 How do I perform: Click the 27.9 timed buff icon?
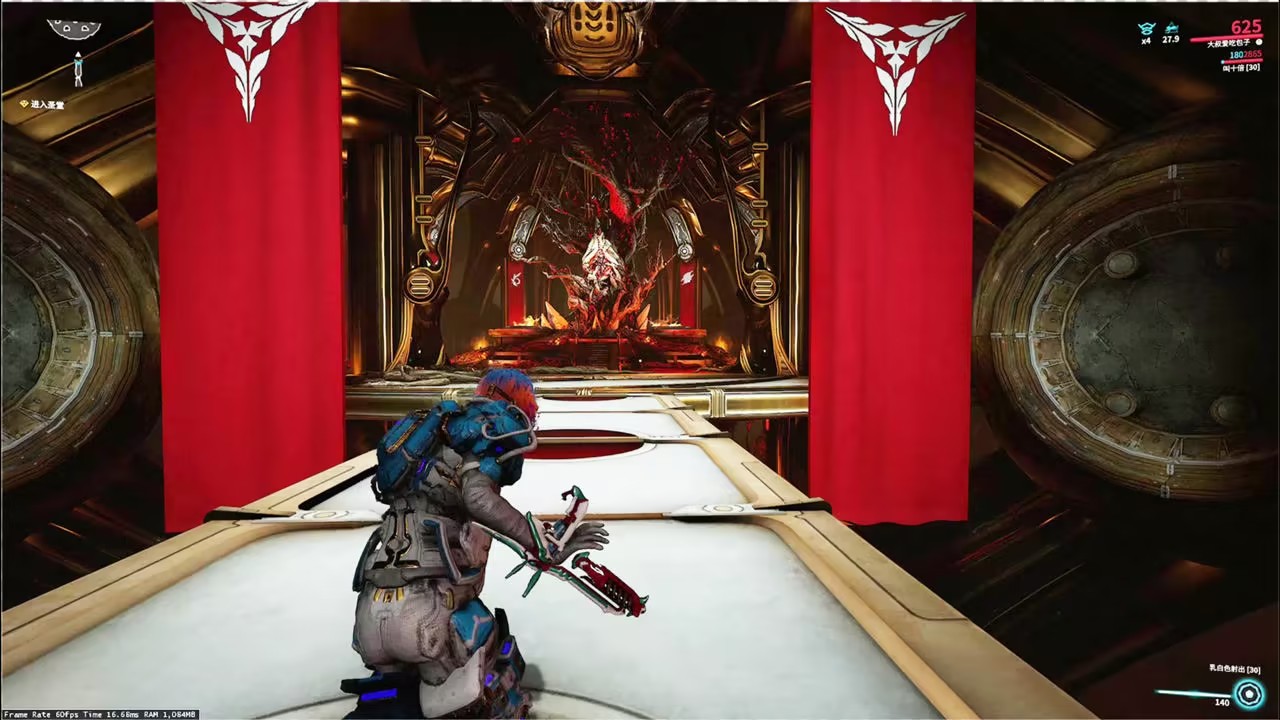[1170, 28]
